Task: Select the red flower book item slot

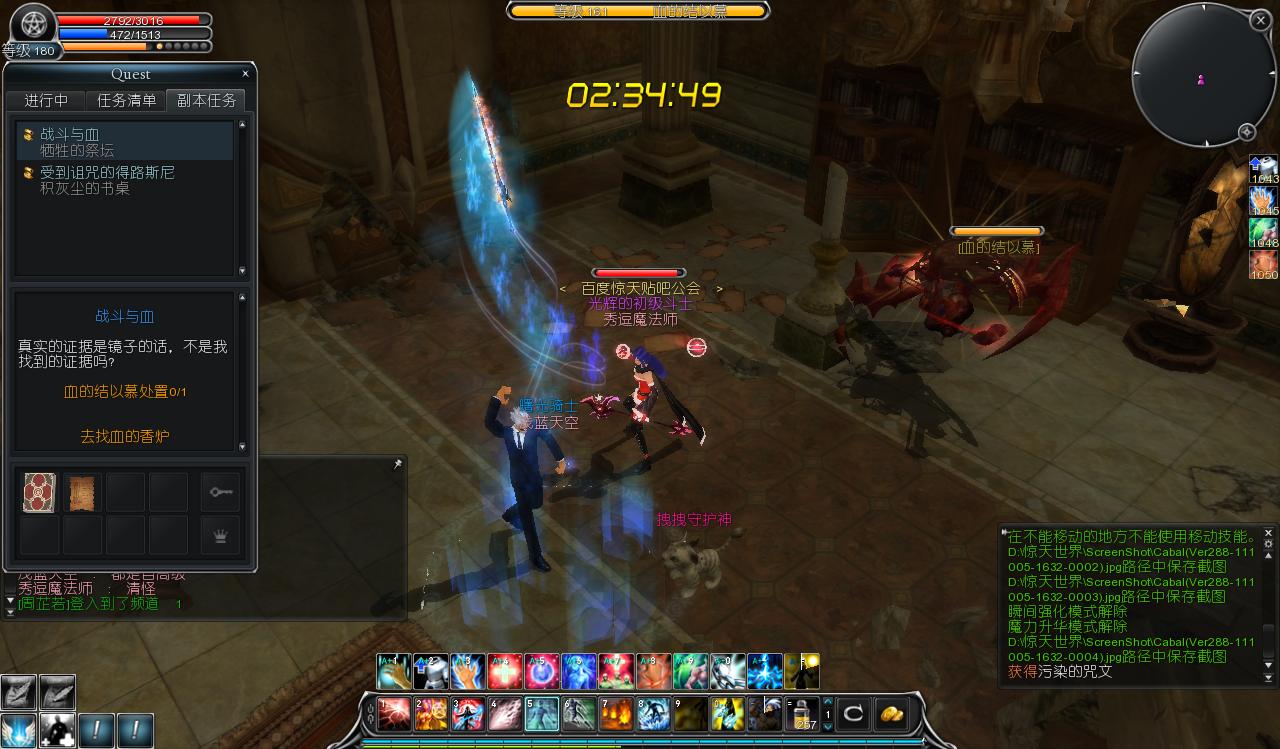Action: pos(40,493)
